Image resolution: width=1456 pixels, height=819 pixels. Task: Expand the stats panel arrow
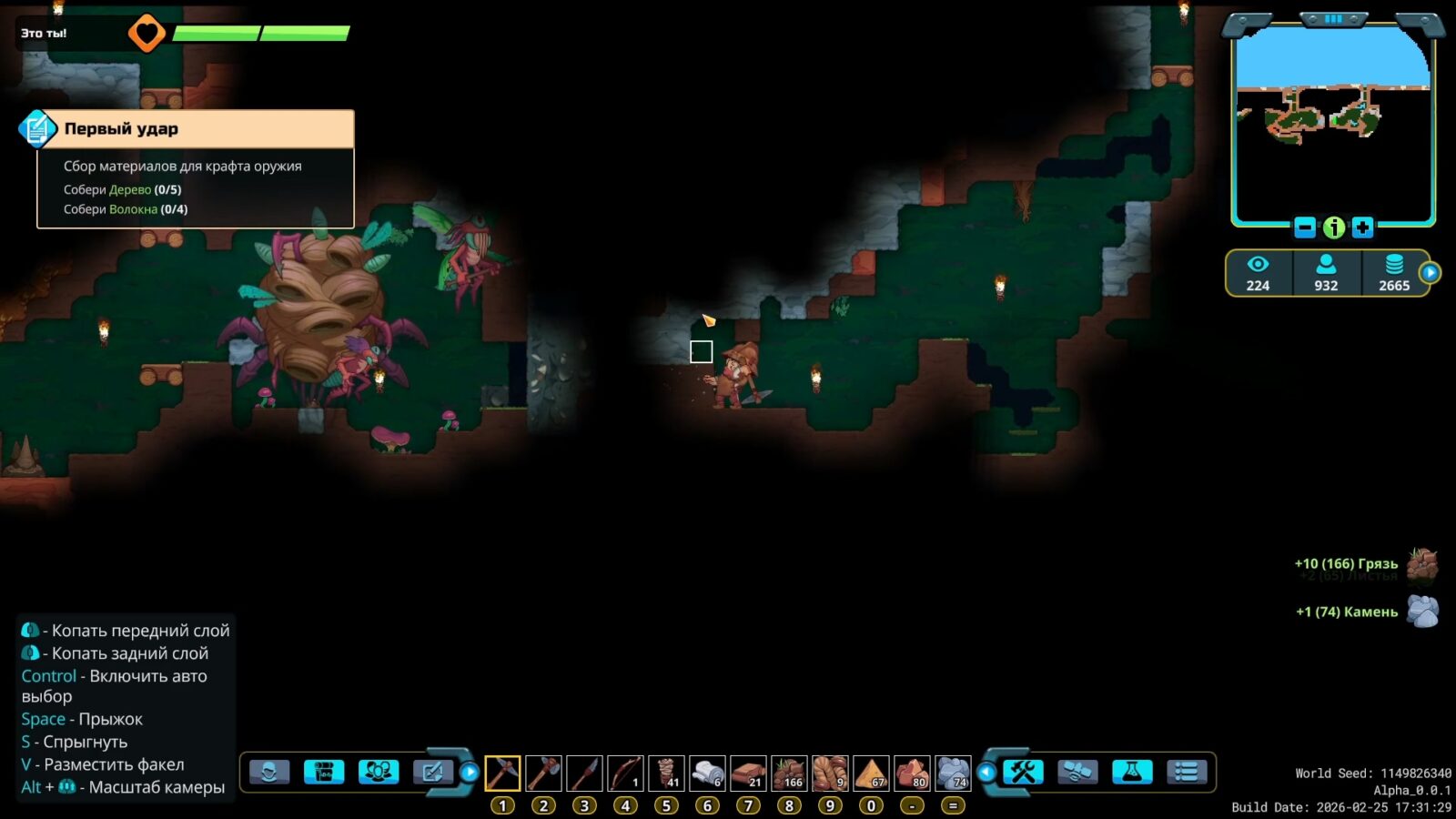pos(1430,272)
